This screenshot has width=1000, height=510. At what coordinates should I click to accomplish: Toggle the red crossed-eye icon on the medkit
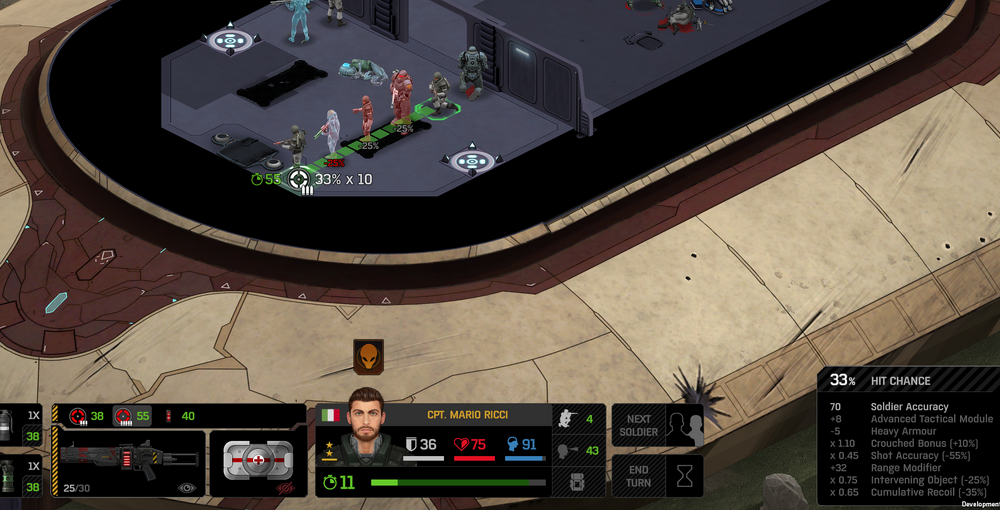coord(284,488)
